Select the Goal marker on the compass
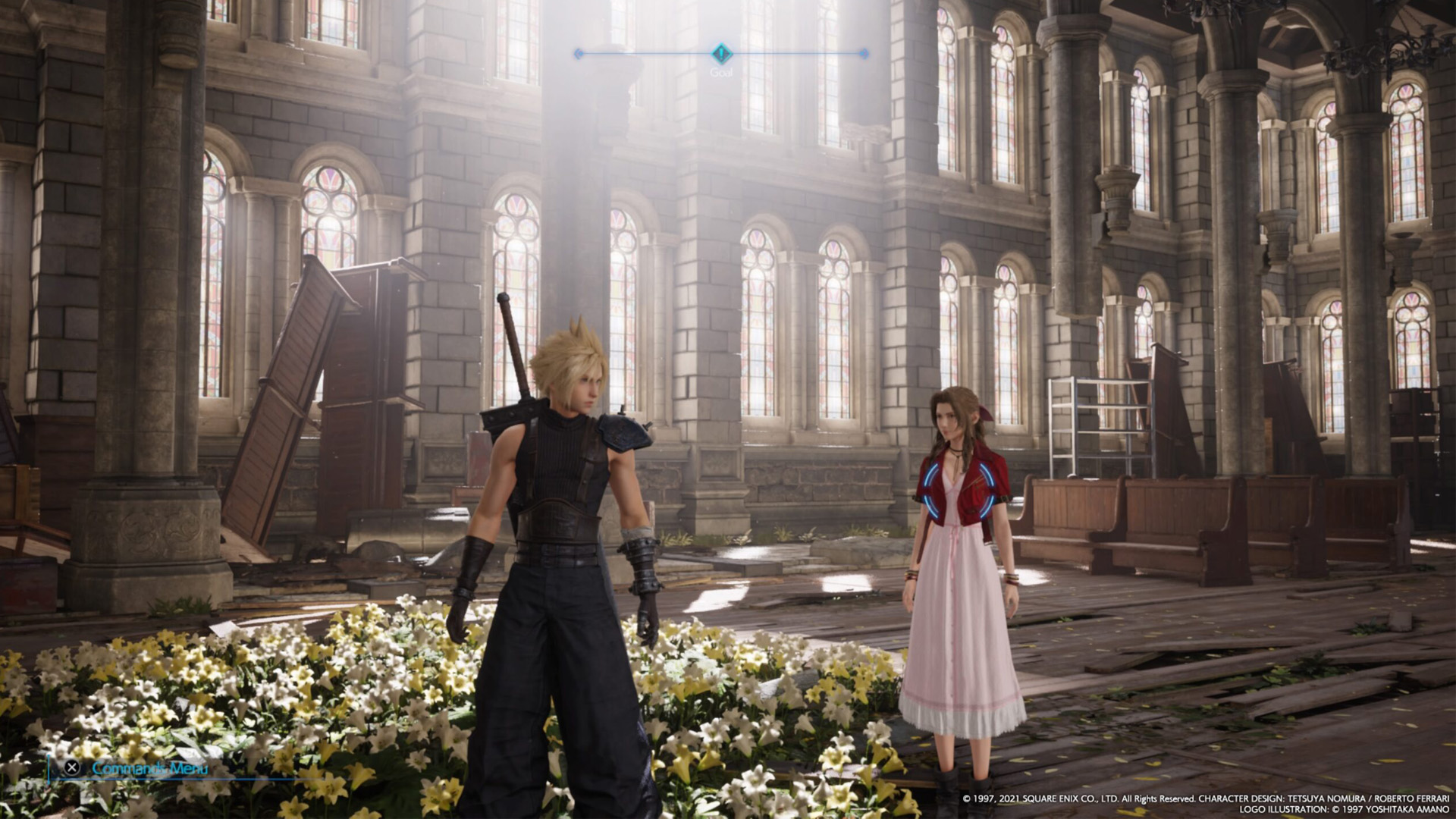 pyautogui.click(x=721, y=54)
